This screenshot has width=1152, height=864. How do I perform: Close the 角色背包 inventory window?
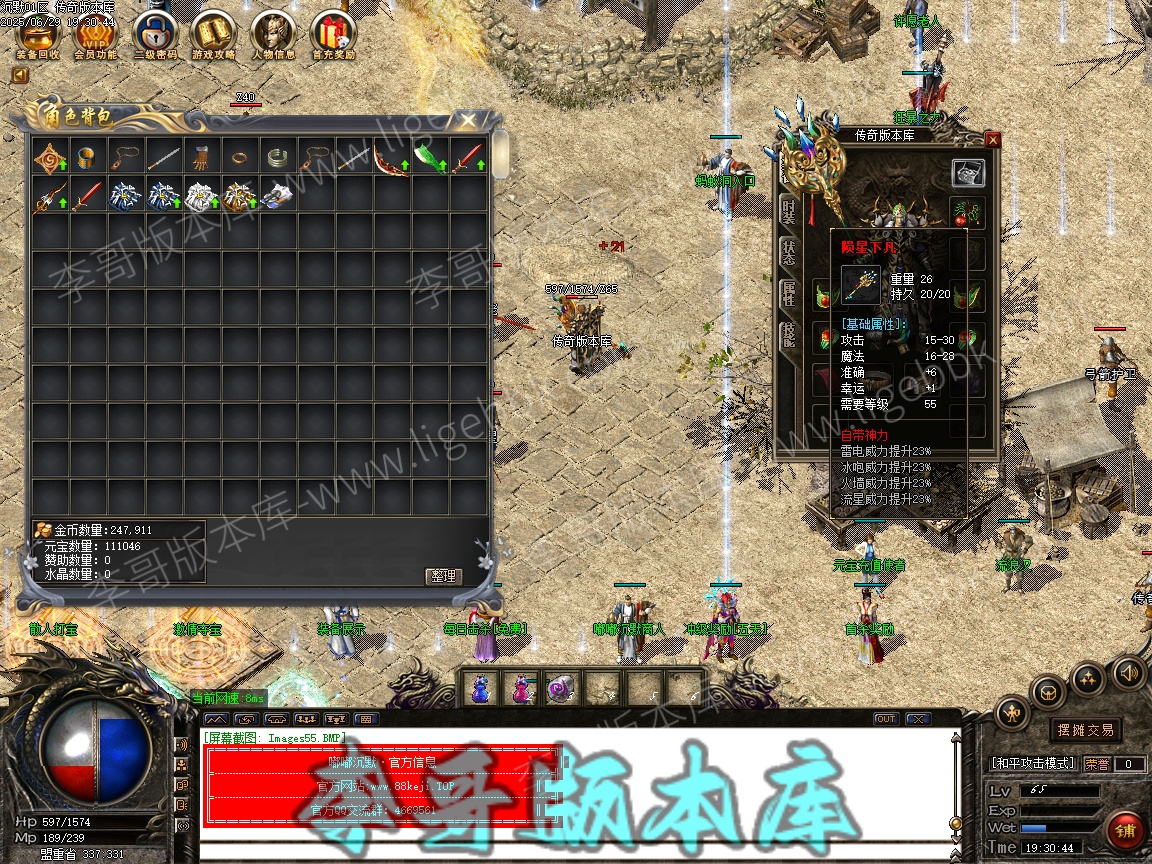(467, 121)
